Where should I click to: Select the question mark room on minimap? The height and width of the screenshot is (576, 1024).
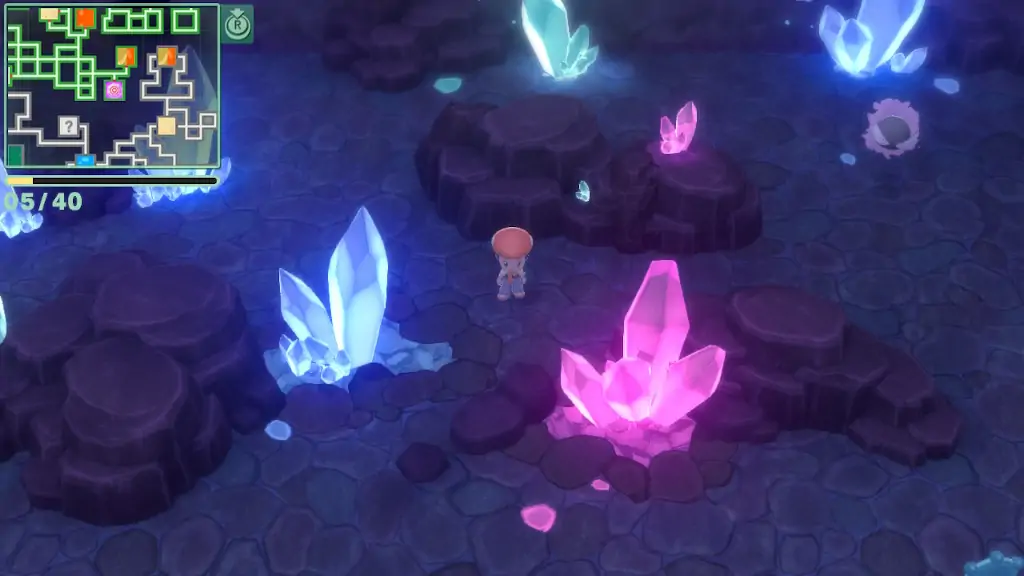68,126
